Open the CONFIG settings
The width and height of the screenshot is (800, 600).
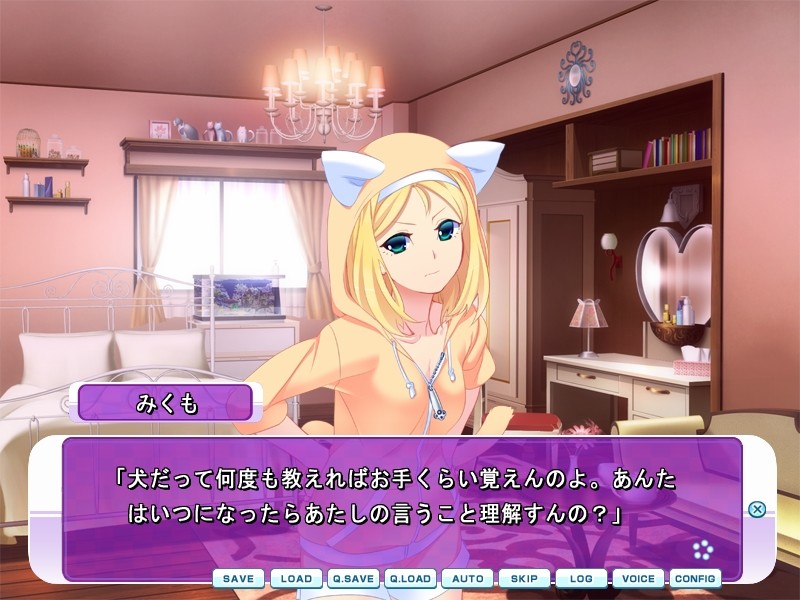pyautogui.click(x=695, y=579)
